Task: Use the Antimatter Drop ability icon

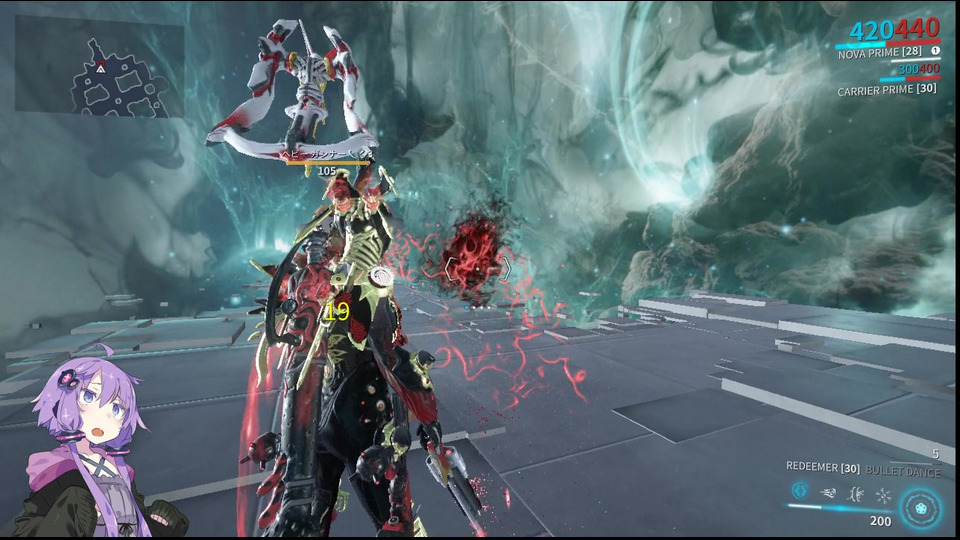Action: coord(828,492)
